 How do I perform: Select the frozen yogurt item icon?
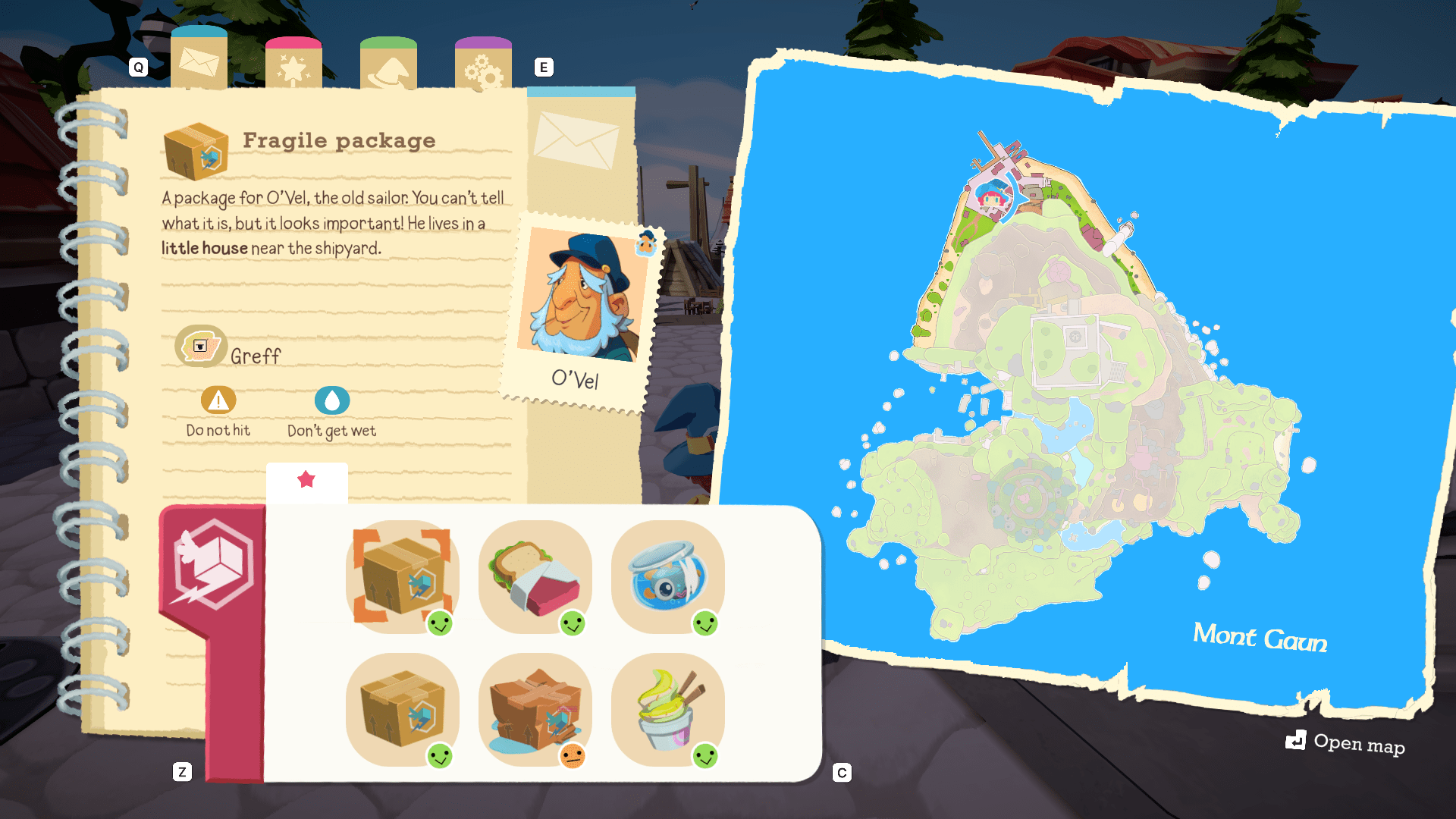[x=667, y=709]
